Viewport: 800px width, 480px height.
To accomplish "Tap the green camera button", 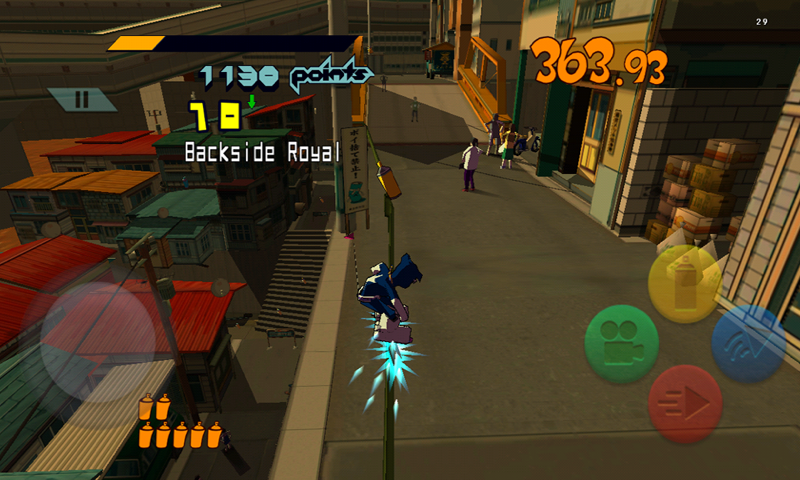I will tap(622, 343).
